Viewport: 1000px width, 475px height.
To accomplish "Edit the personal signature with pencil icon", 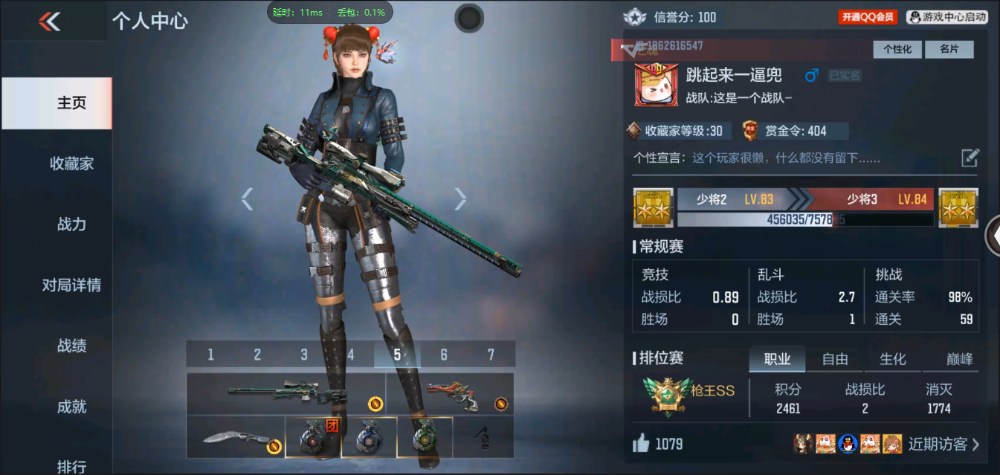I will [x=969, y=157].
